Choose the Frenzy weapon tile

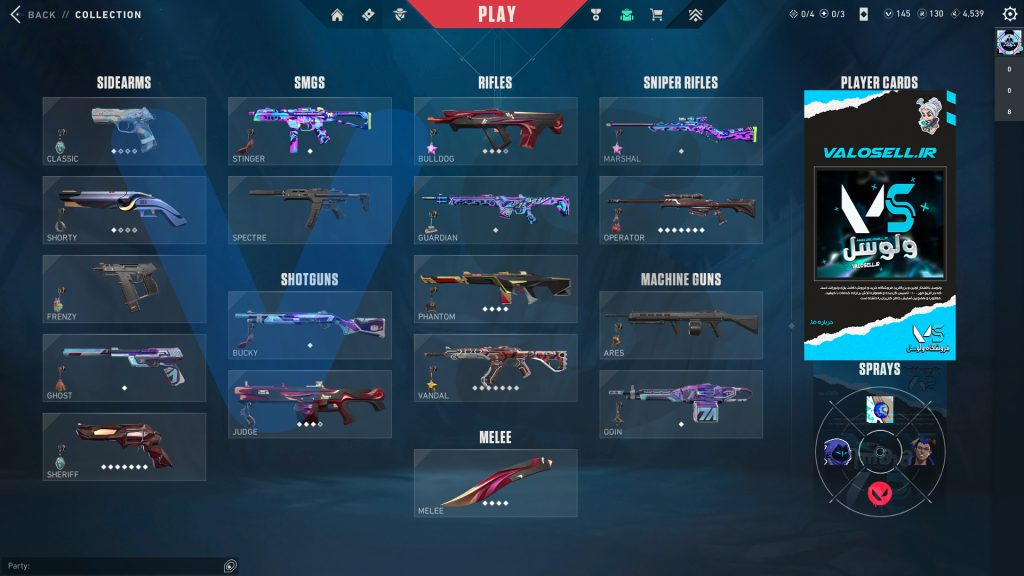[x=124, y=289]
